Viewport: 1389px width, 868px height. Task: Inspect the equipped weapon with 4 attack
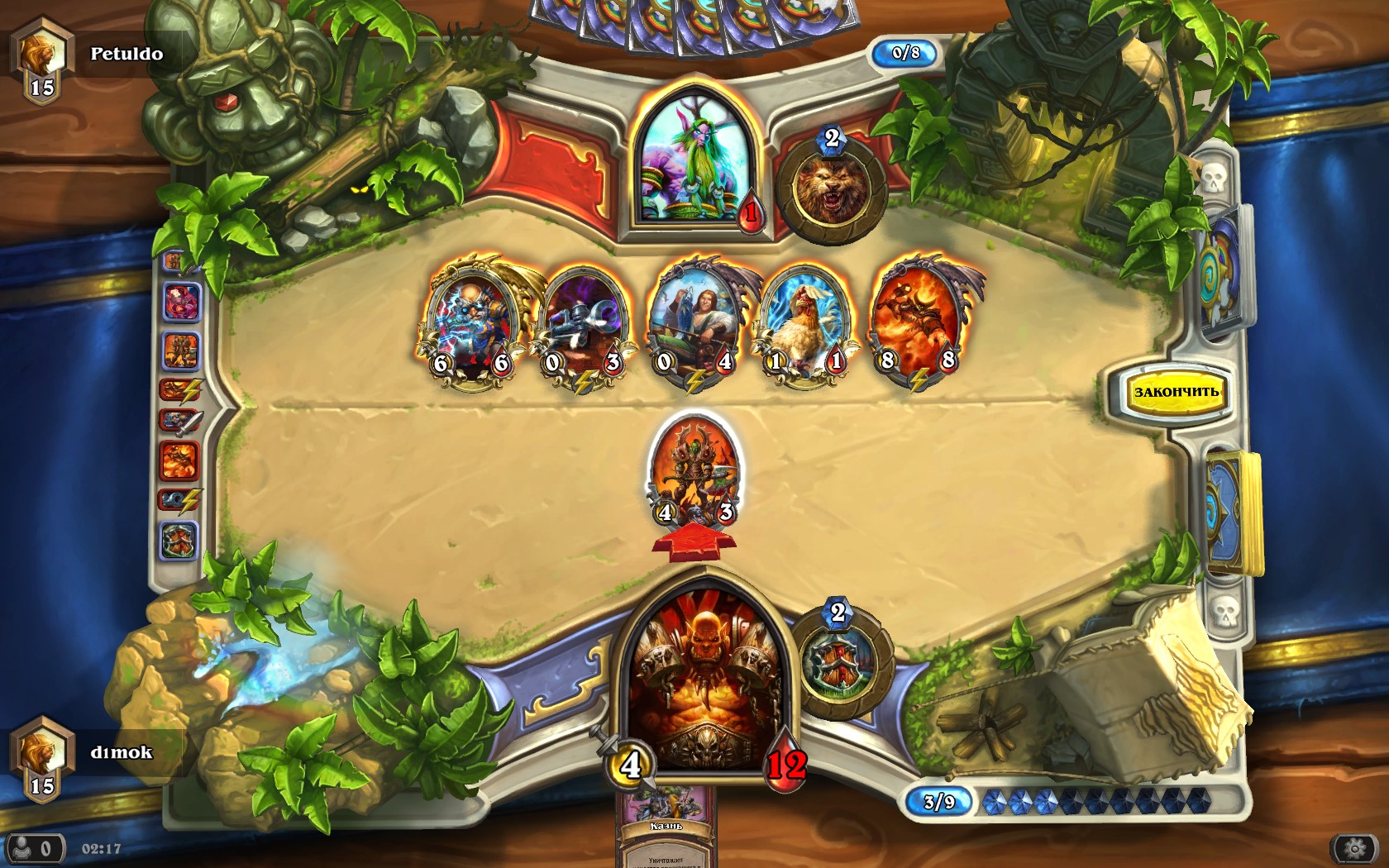point(628,764)
